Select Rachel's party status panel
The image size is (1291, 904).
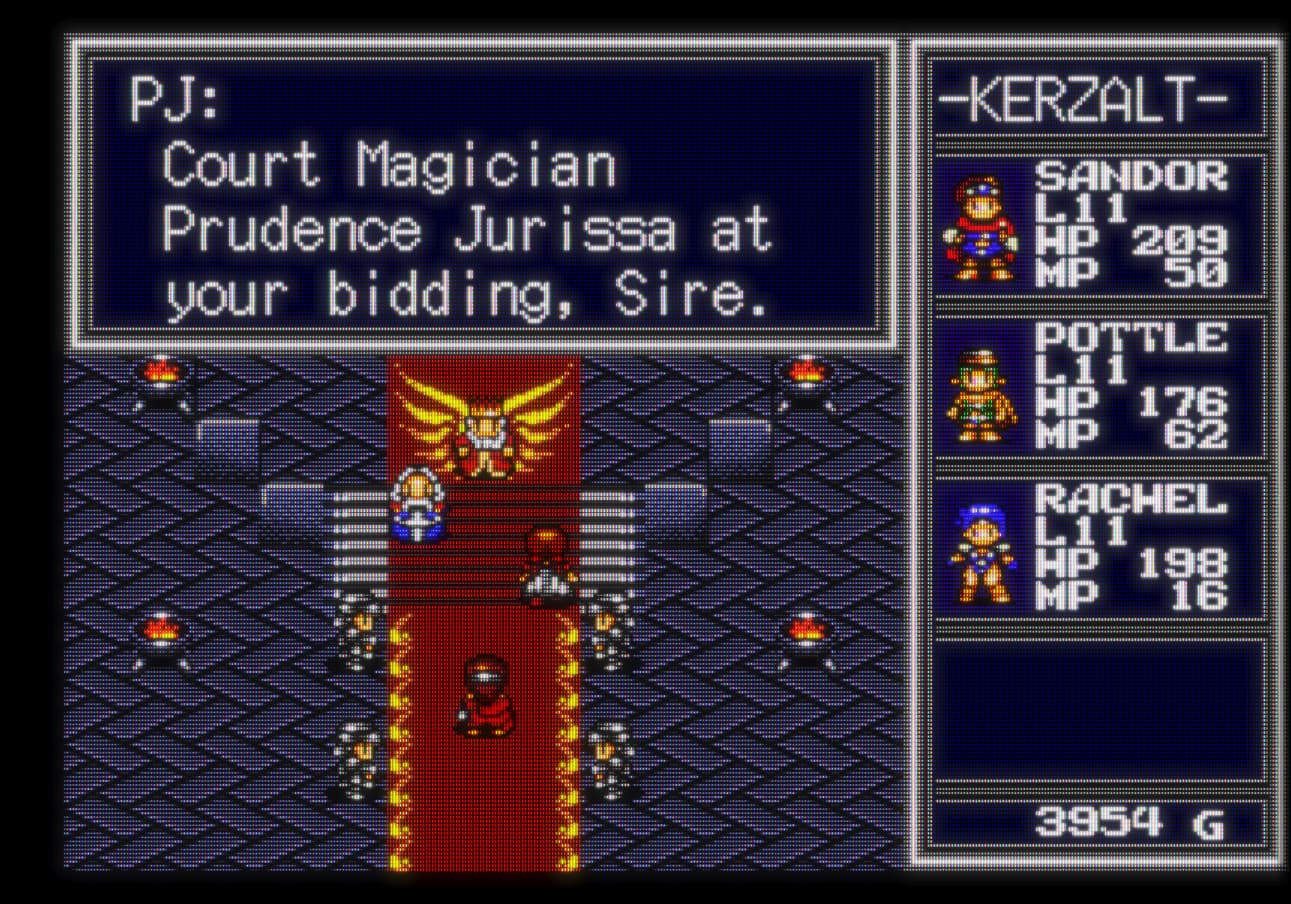(1098, 550)
